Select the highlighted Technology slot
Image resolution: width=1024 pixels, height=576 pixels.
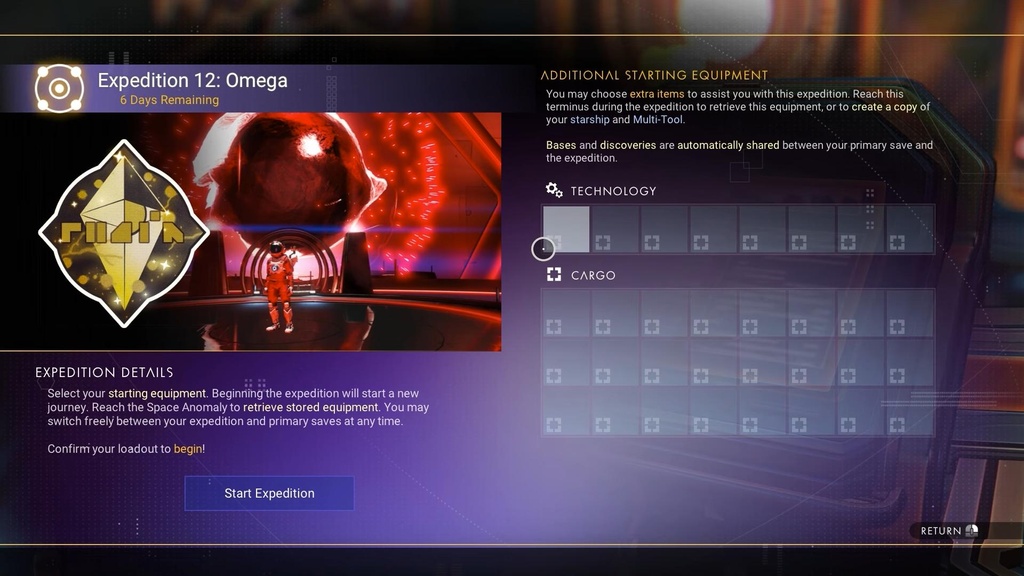566,229
